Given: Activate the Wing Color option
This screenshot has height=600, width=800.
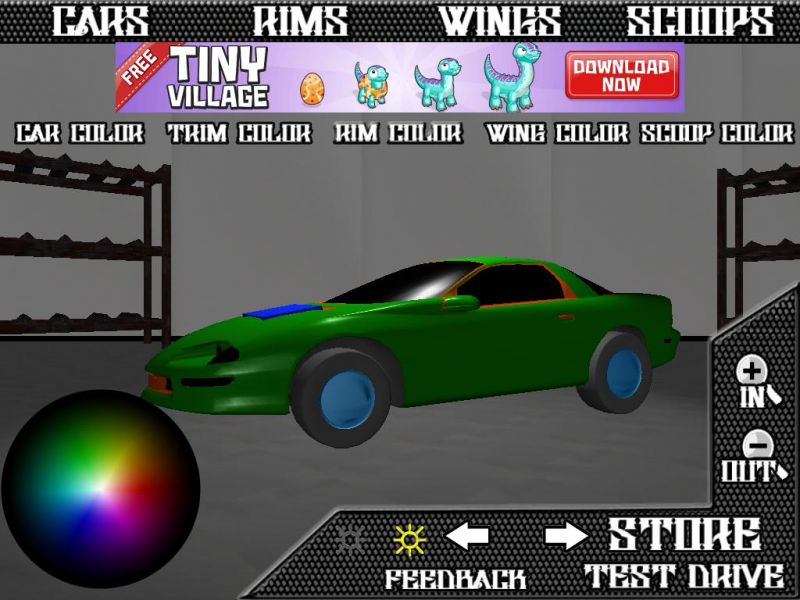Looking at the screenshot, I should [x=556, y=133].
